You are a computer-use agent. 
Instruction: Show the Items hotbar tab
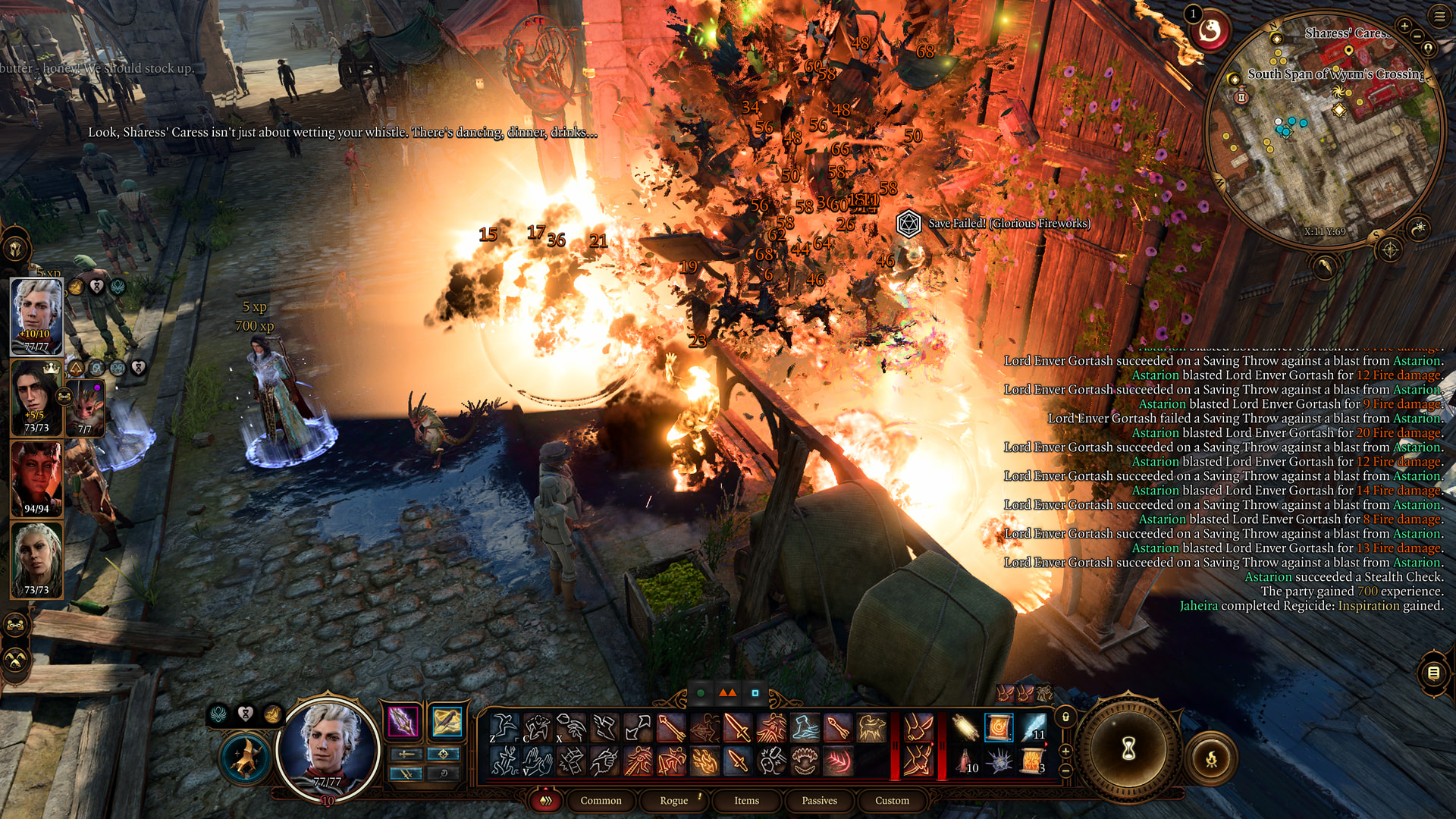(x=746, y=800)
